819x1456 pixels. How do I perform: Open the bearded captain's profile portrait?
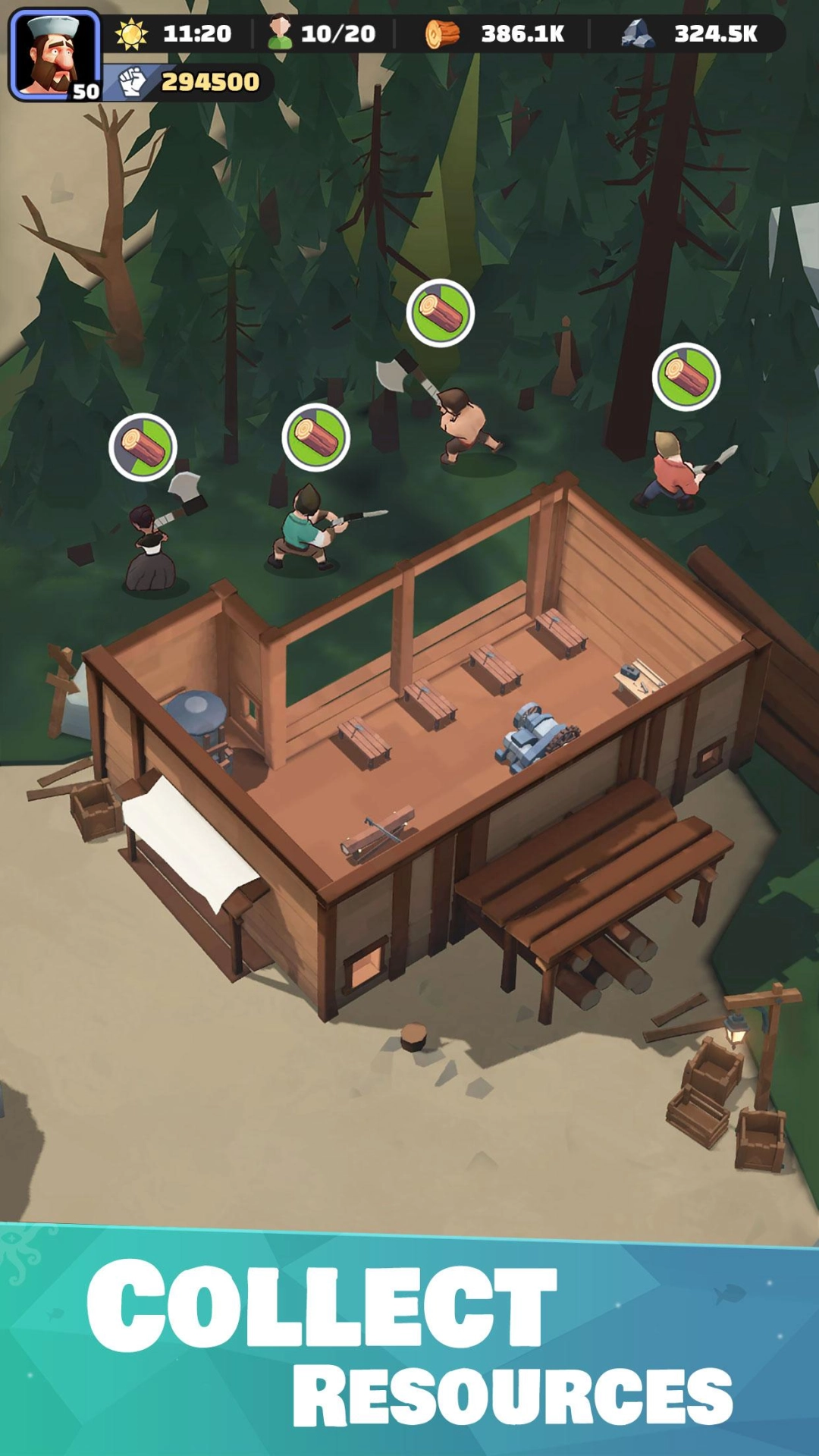[x=55, y=55]
